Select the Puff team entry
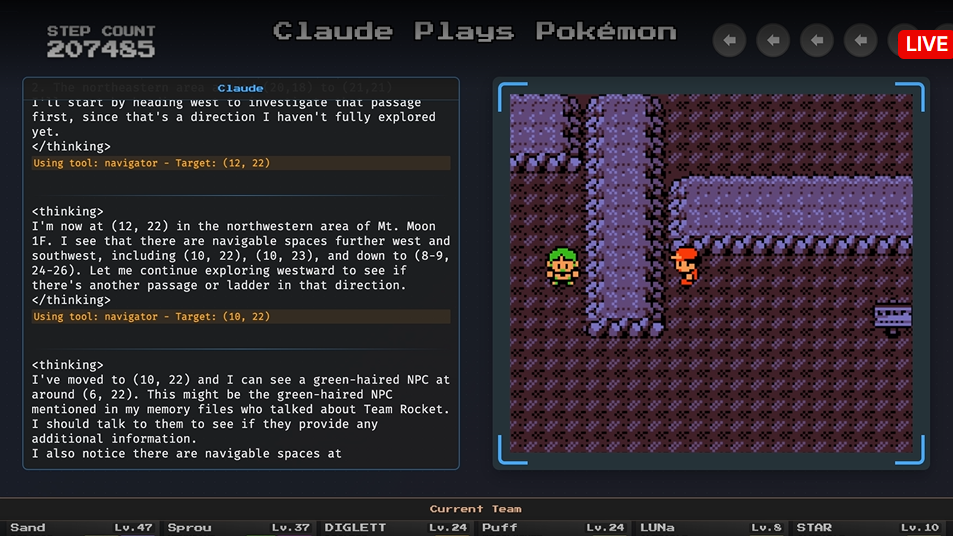Screen dimensions: 953x536 (552, 527)
